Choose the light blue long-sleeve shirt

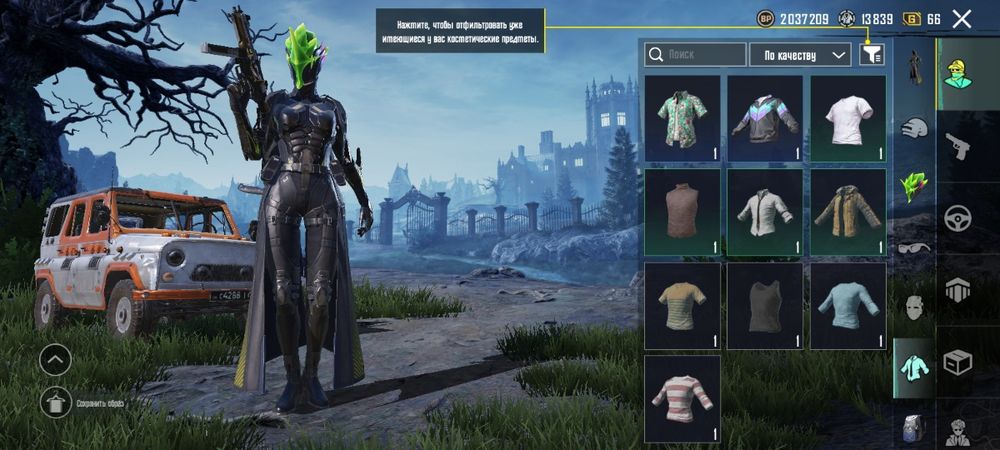pos(848,305)
